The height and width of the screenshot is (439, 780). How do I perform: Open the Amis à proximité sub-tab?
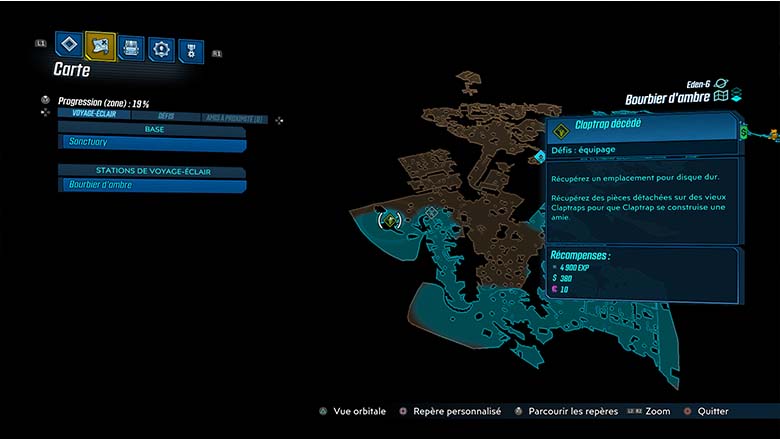click(x=235, y=118)
